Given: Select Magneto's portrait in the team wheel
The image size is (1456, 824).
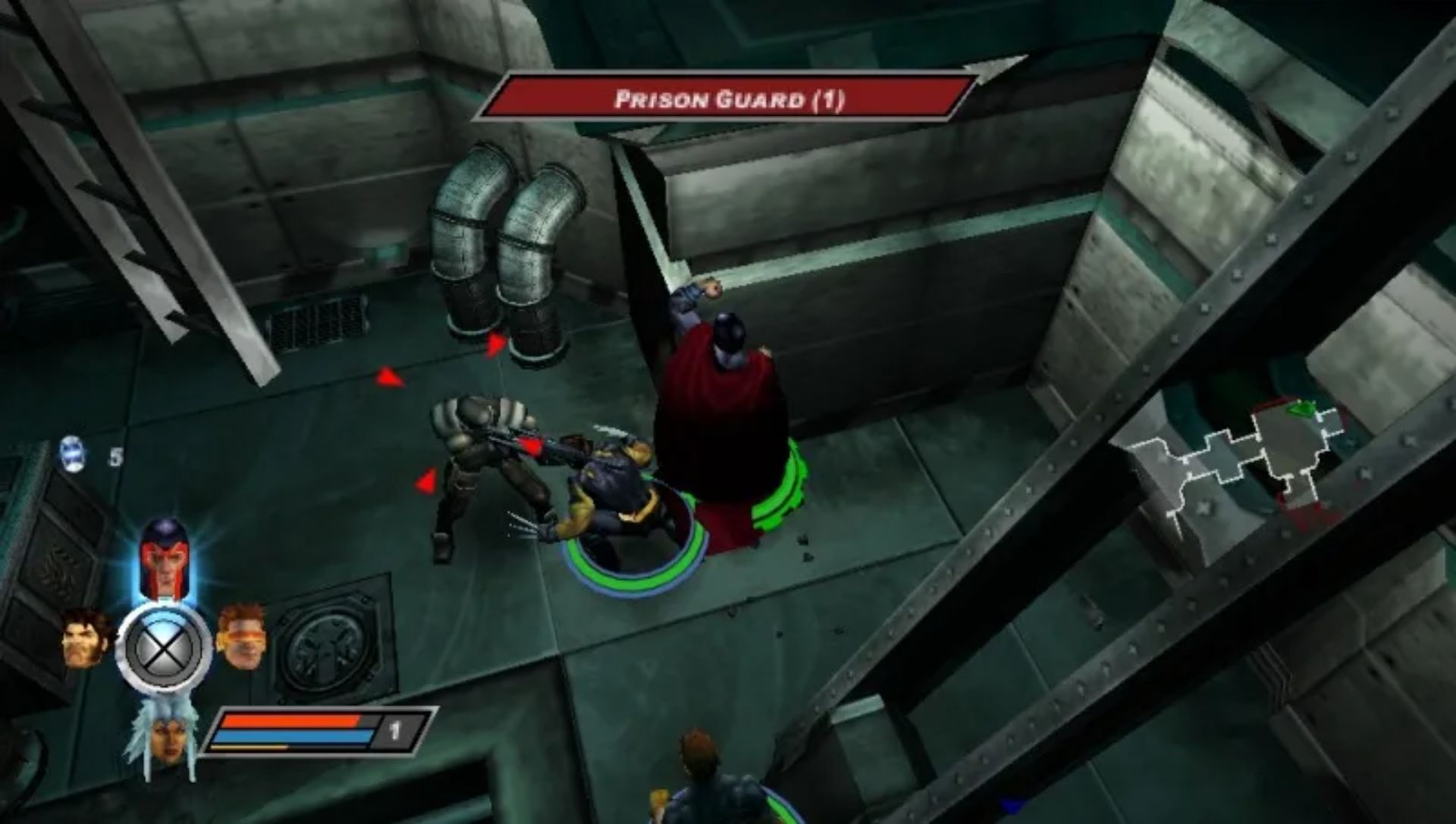Looking at the screenshot, I should click(163, 557).
